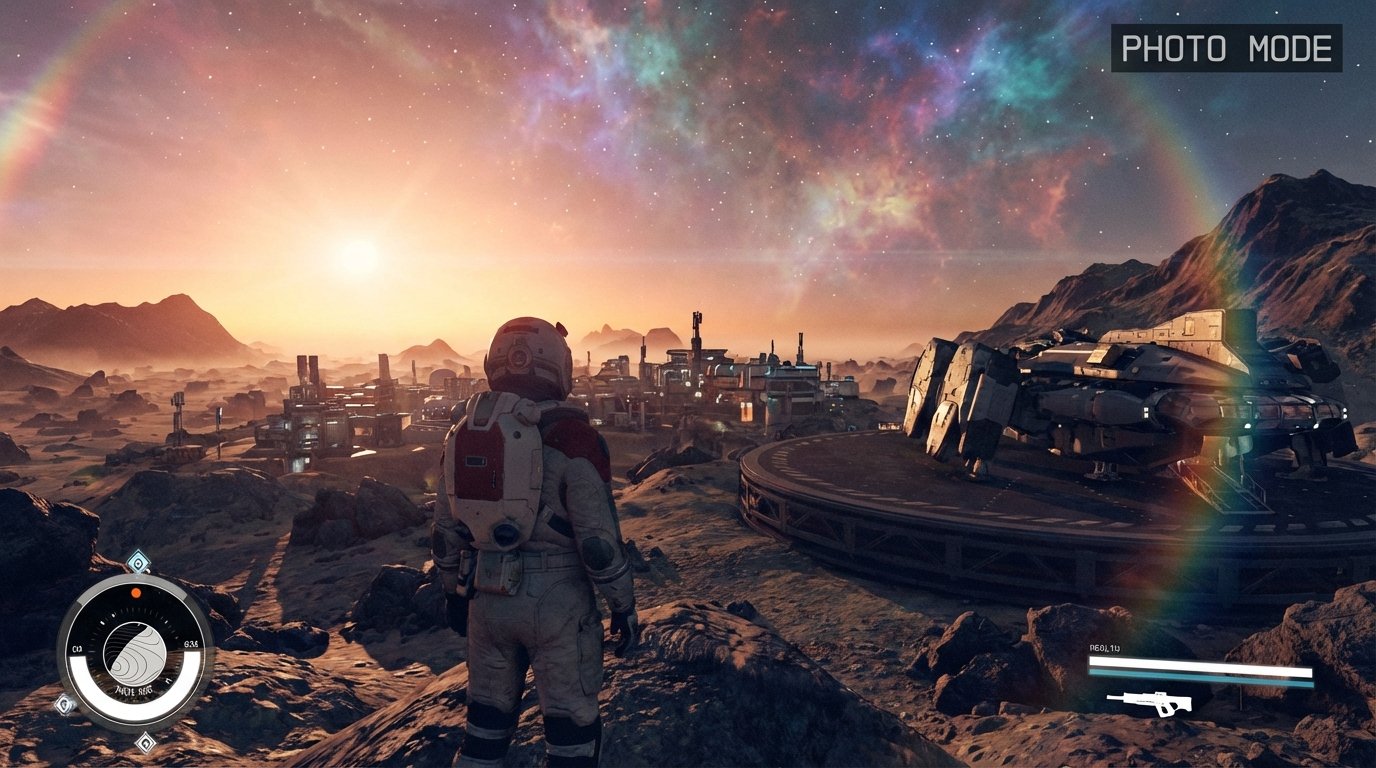Select the location icon in the bottom compass diamond
This screenshot has width=1376, height=768.
coord(146,743)
